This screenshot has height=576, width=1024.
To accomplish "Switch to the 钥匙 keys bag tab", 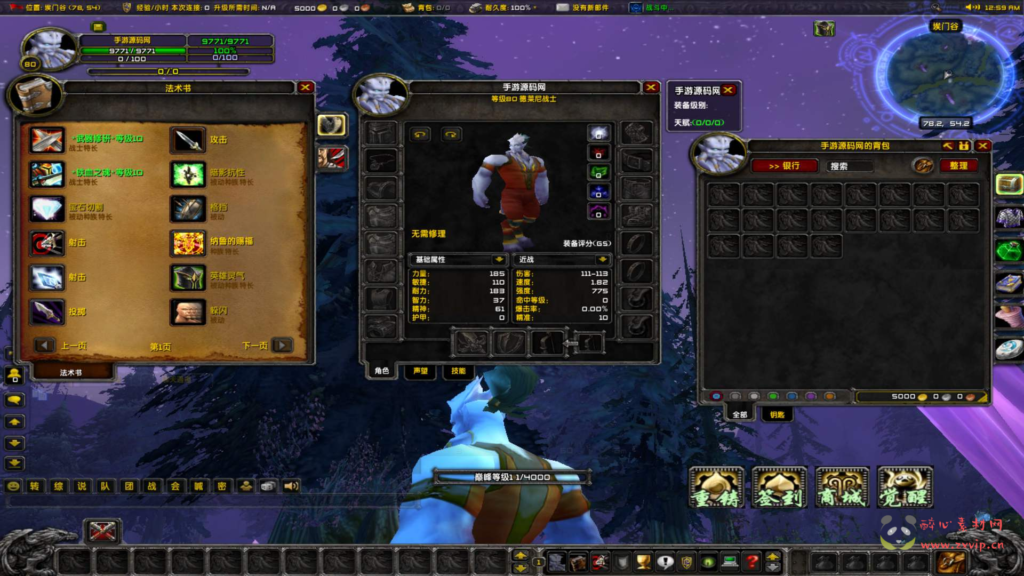I will tap(775, 414).
